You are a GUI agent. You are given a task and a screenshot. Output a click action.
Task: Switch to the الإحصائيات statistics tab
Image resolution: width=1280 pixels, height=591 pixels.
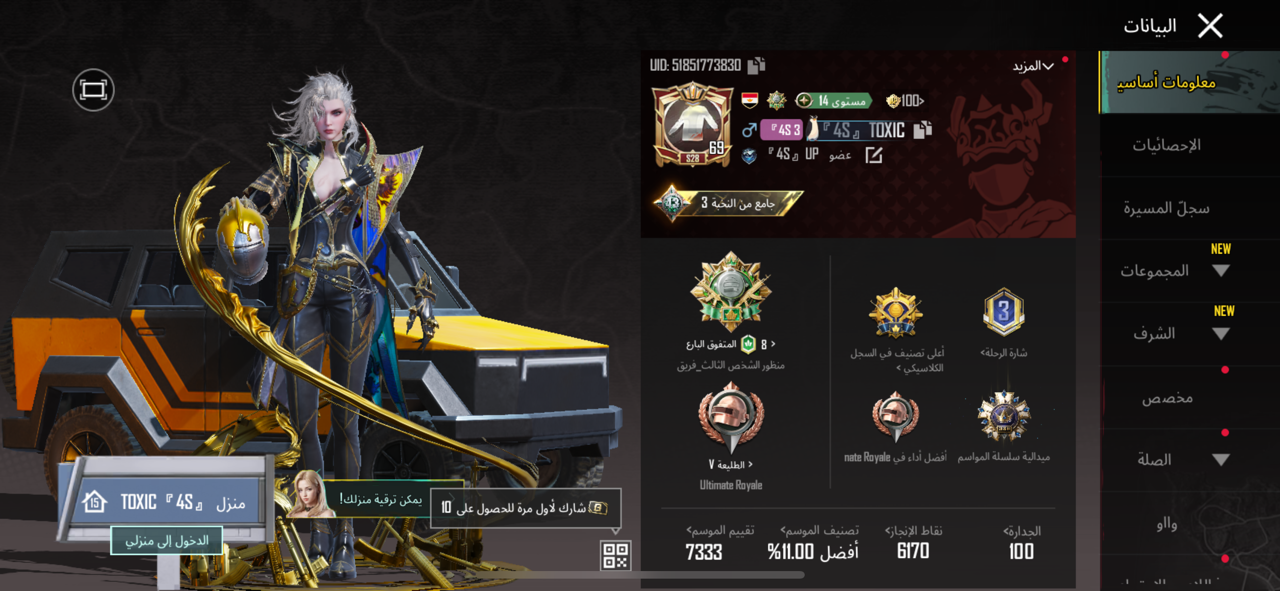point(1166,146)
